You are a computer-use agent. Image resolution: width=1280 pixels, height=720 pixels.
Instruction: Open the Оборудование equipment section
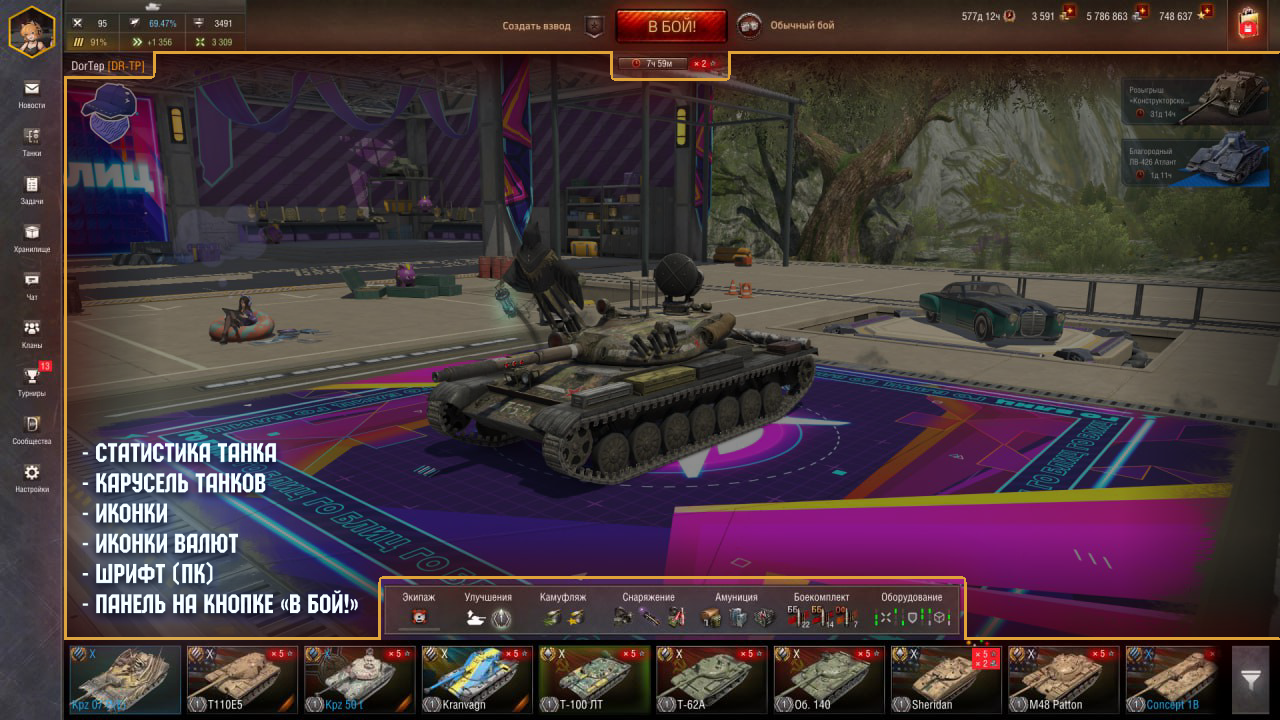[911, 609]
